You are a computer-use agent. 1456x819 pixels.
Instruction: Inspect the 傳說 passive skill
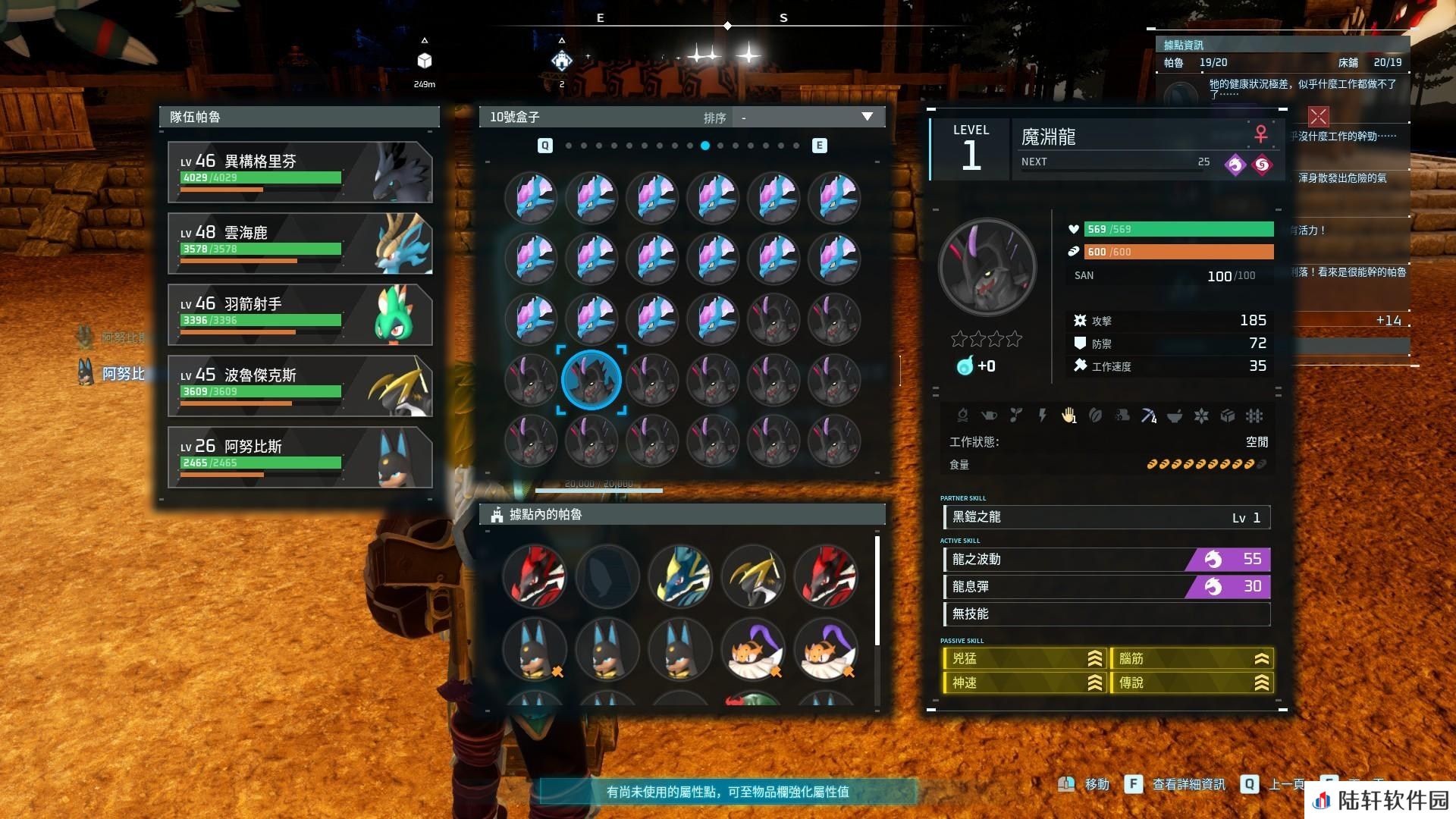pos(1191,683)
